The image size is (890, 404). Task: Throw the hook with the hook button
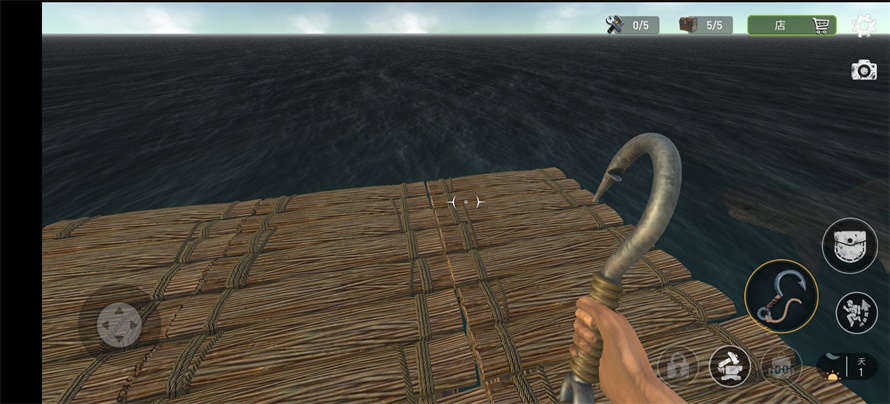[781, 296]
